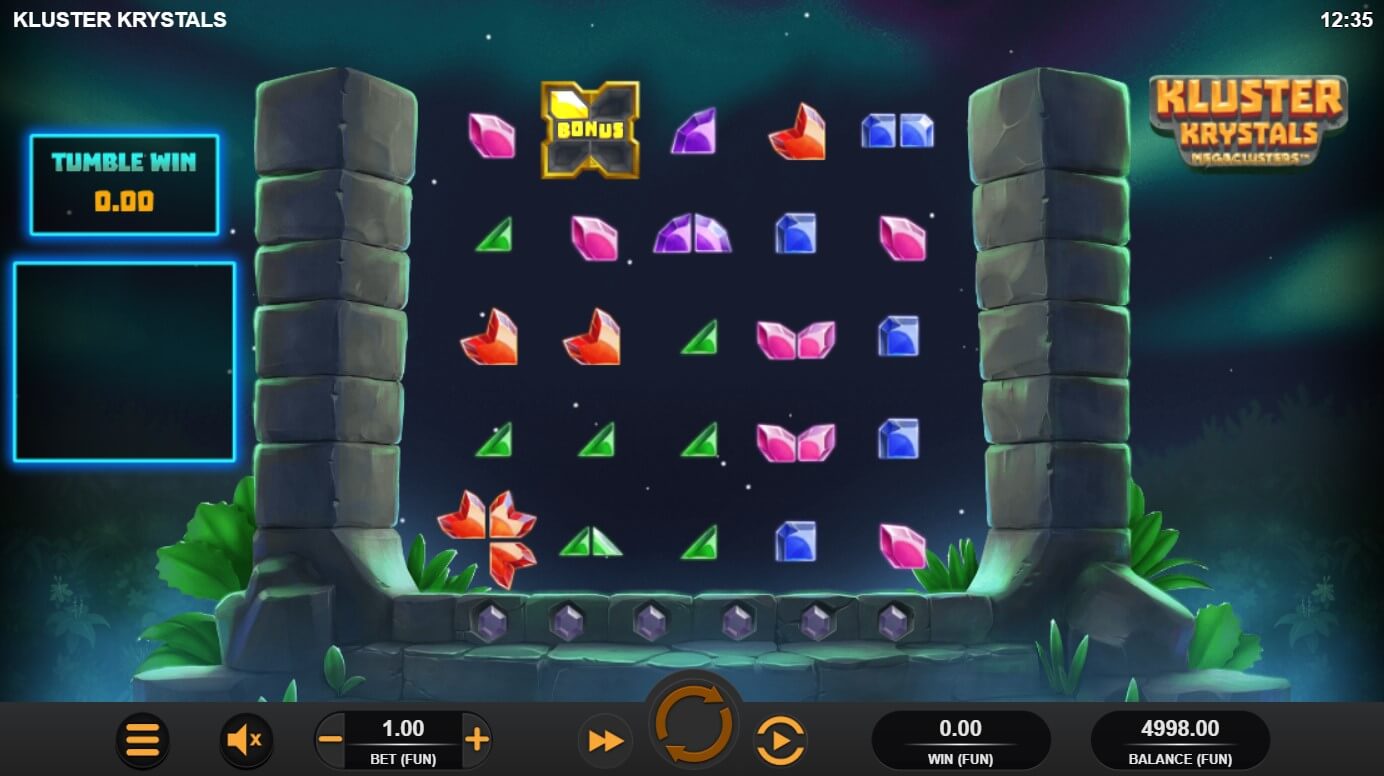Click the Balance (FUN) display
1384x776 pixels.
click(x=1180, y=739)
